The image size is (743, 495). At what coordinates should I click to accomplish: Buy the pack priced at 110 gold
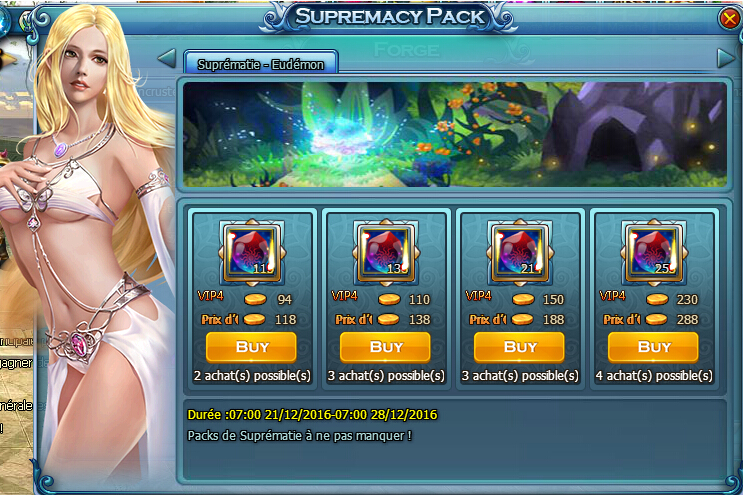pyautogui.click(x=385, y=347)
